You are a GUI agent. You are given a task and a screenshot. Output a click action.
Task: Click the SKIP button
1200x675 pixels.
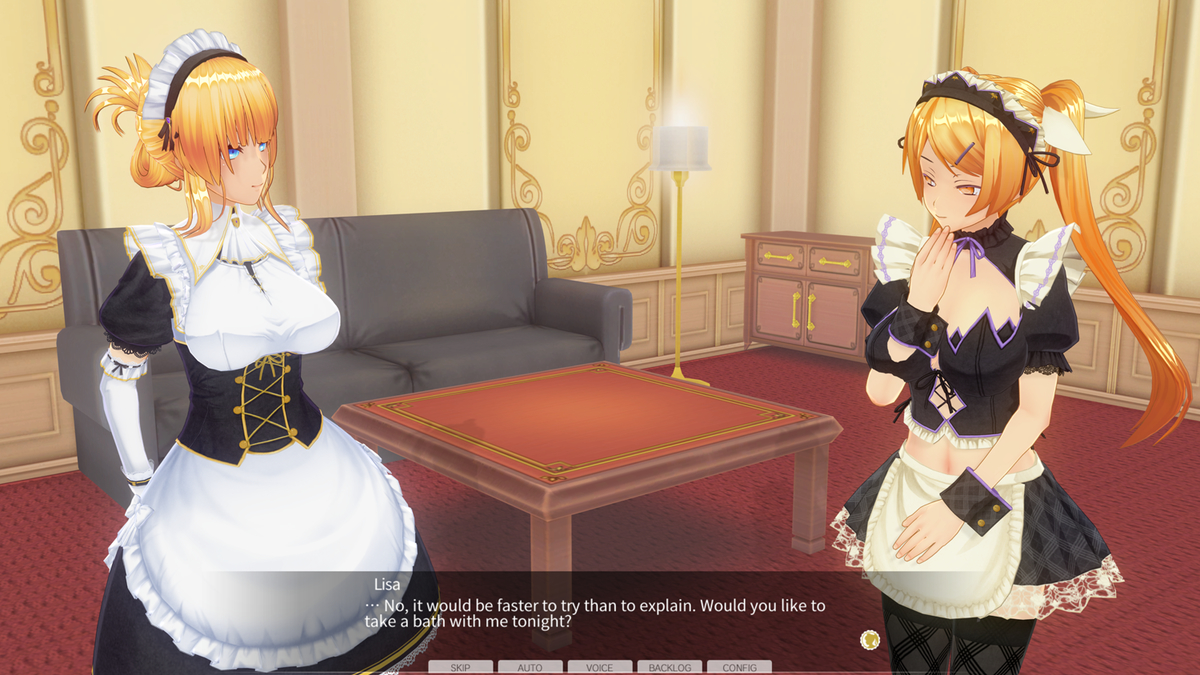[x=461, y=667]
